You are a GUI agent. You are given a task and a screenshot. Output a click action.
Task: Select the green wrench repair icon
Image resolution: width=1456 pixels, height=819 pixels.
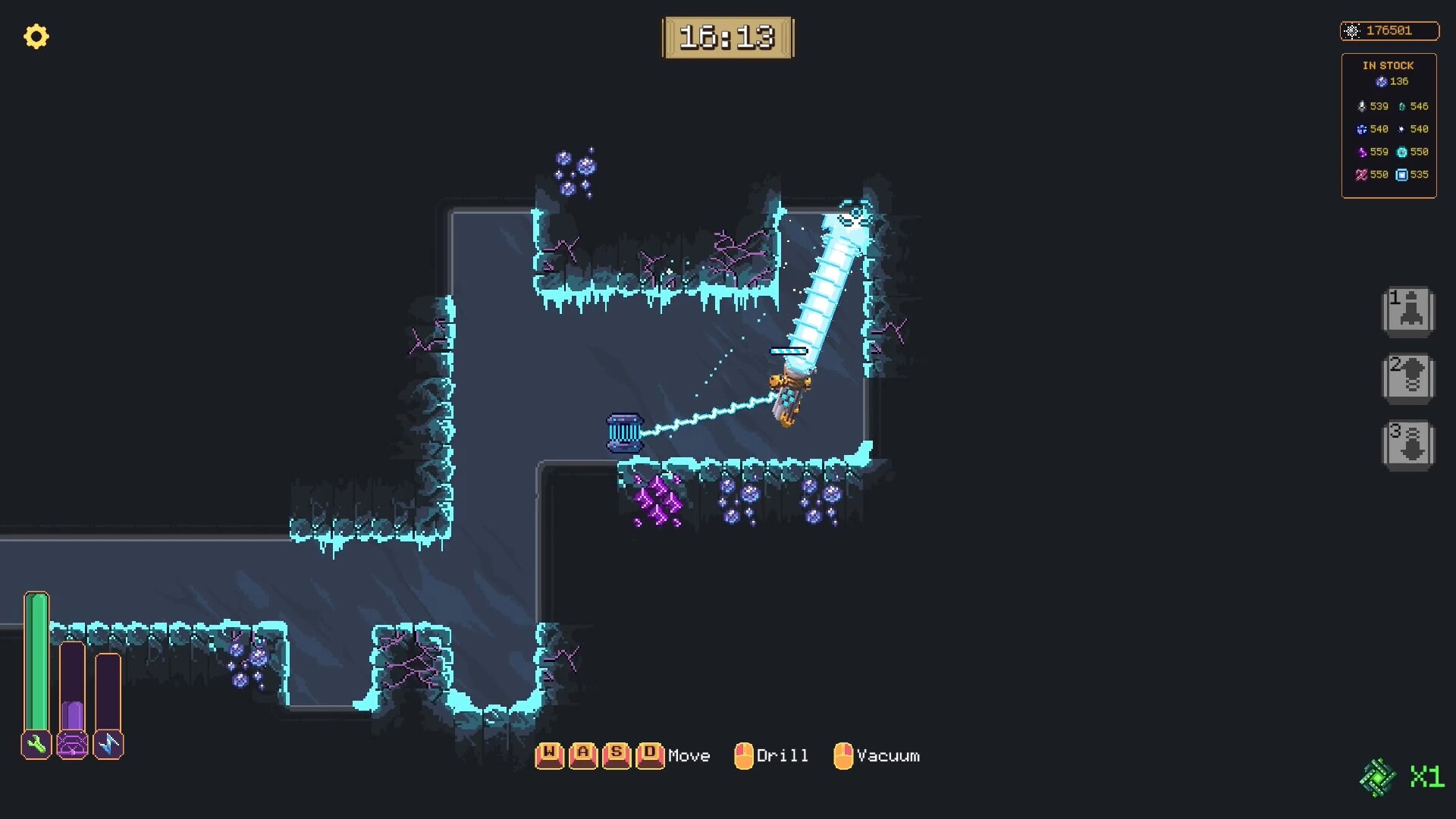tap(36, 744)
